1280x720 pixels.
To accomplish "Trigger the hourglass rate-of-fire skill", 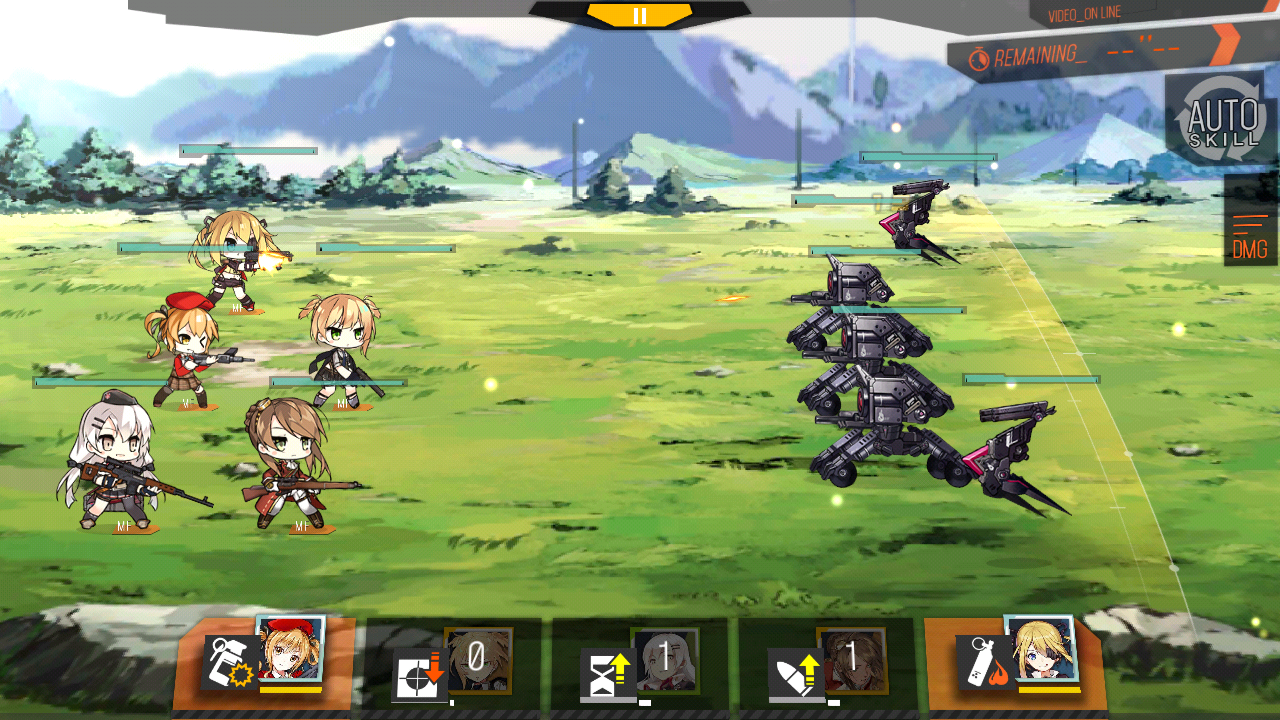I will tap(639, 665).
